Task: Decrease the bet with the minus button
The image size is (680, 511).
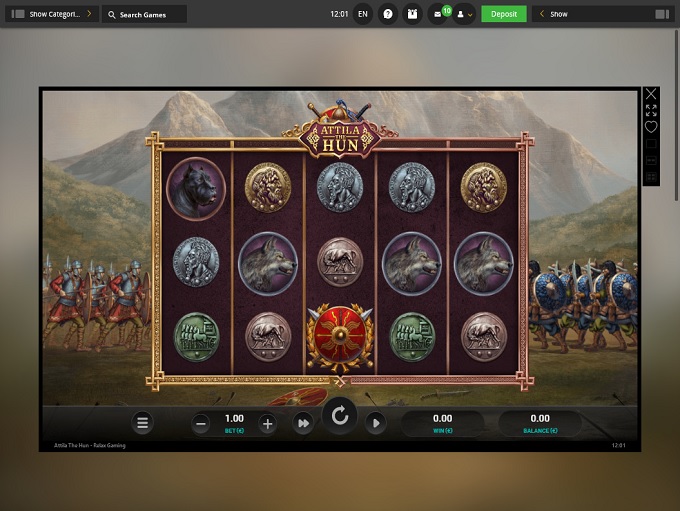Action: [201, 424]
